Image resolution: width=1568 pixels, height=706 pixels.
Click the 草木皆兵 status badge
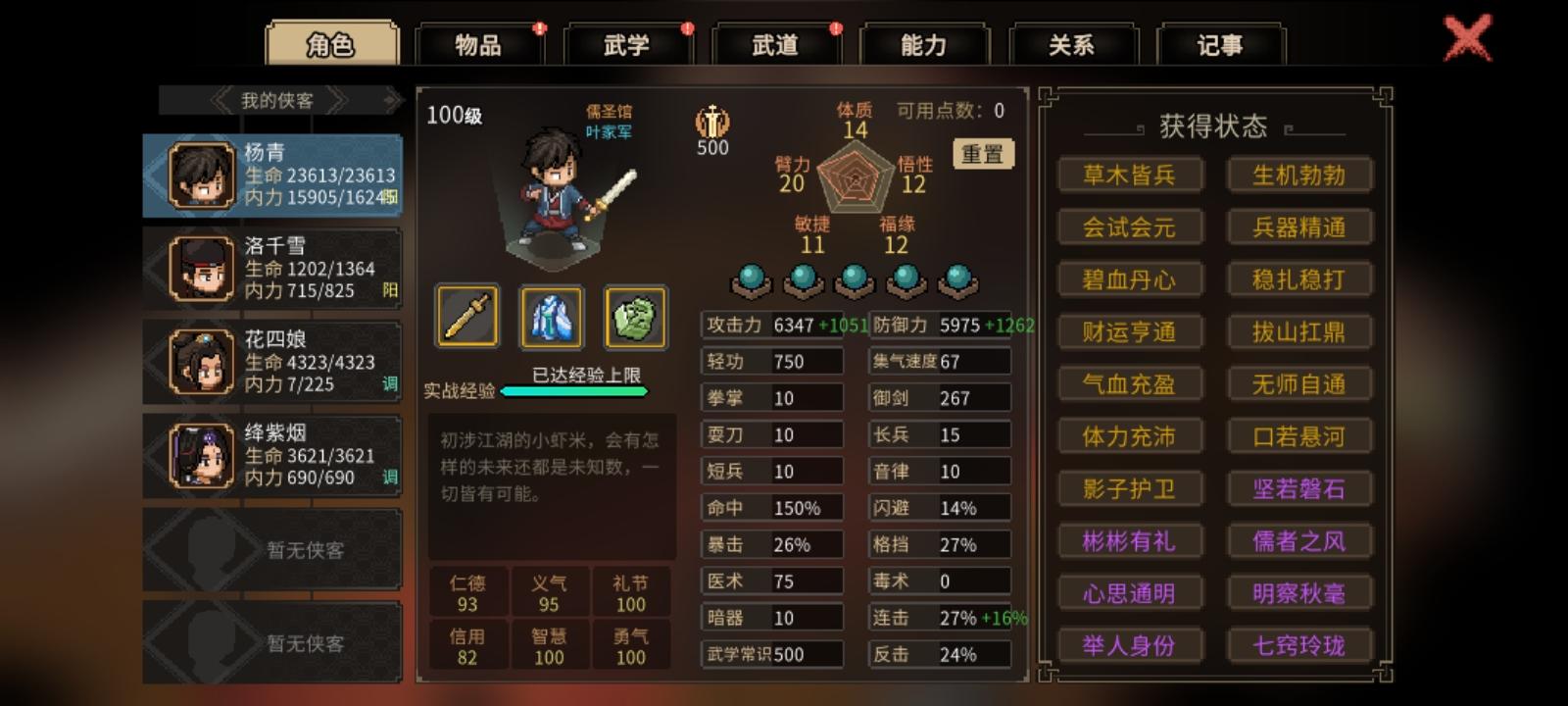coord(1130,175)
